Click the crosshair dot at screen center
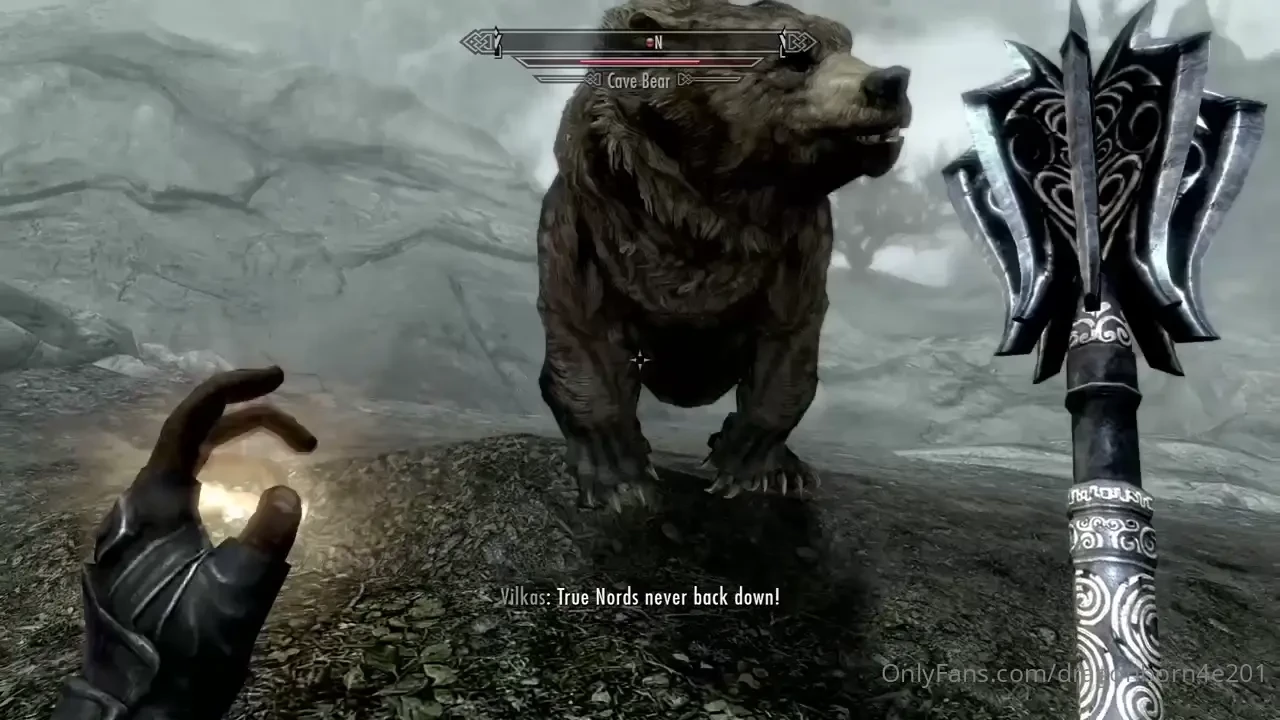This screenshot has height=720, width=1280. [640, 360]
